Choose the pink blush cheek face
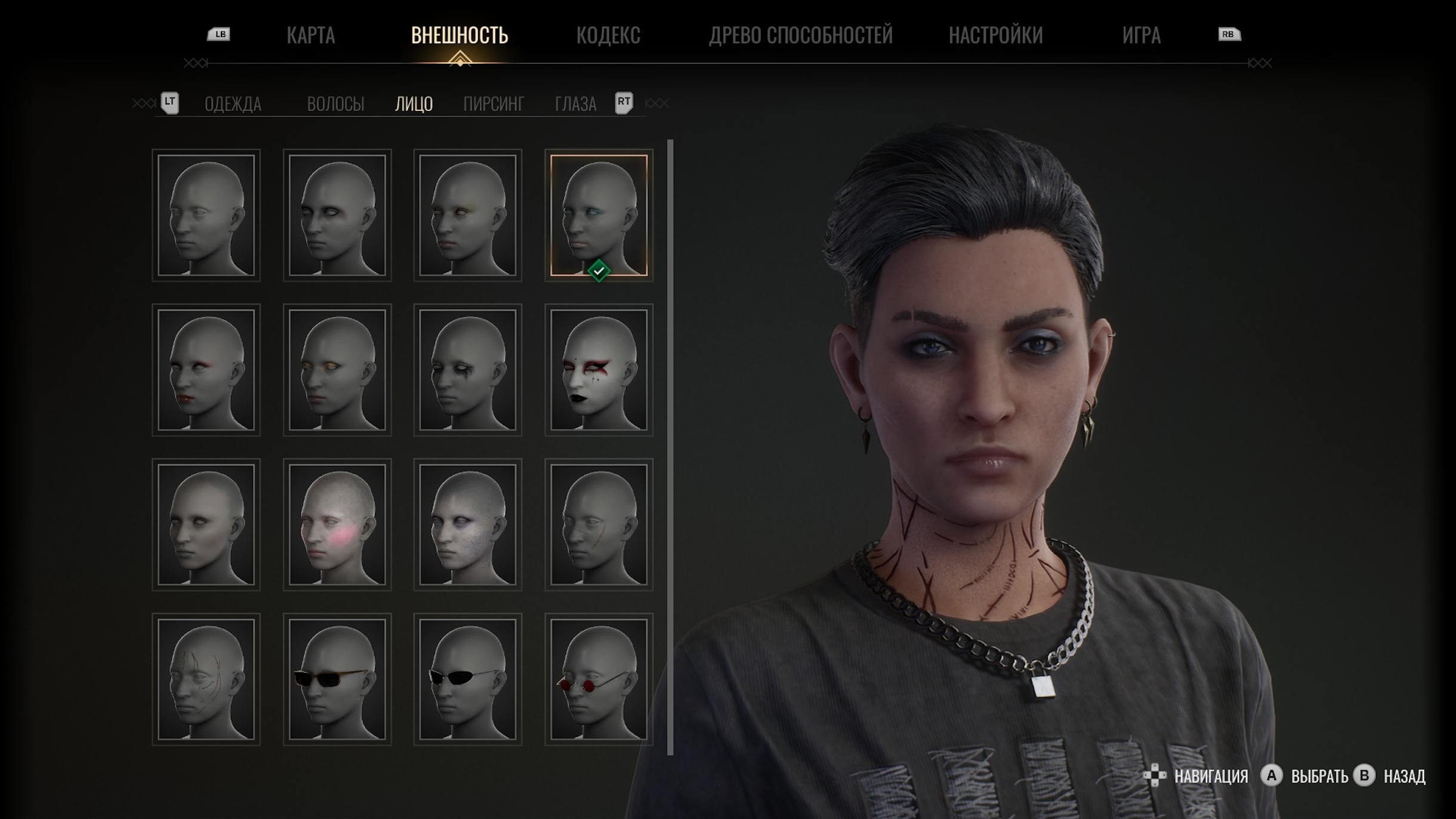Image resolution: width=1456 pixels, height=819 pixels. [337, 524]
